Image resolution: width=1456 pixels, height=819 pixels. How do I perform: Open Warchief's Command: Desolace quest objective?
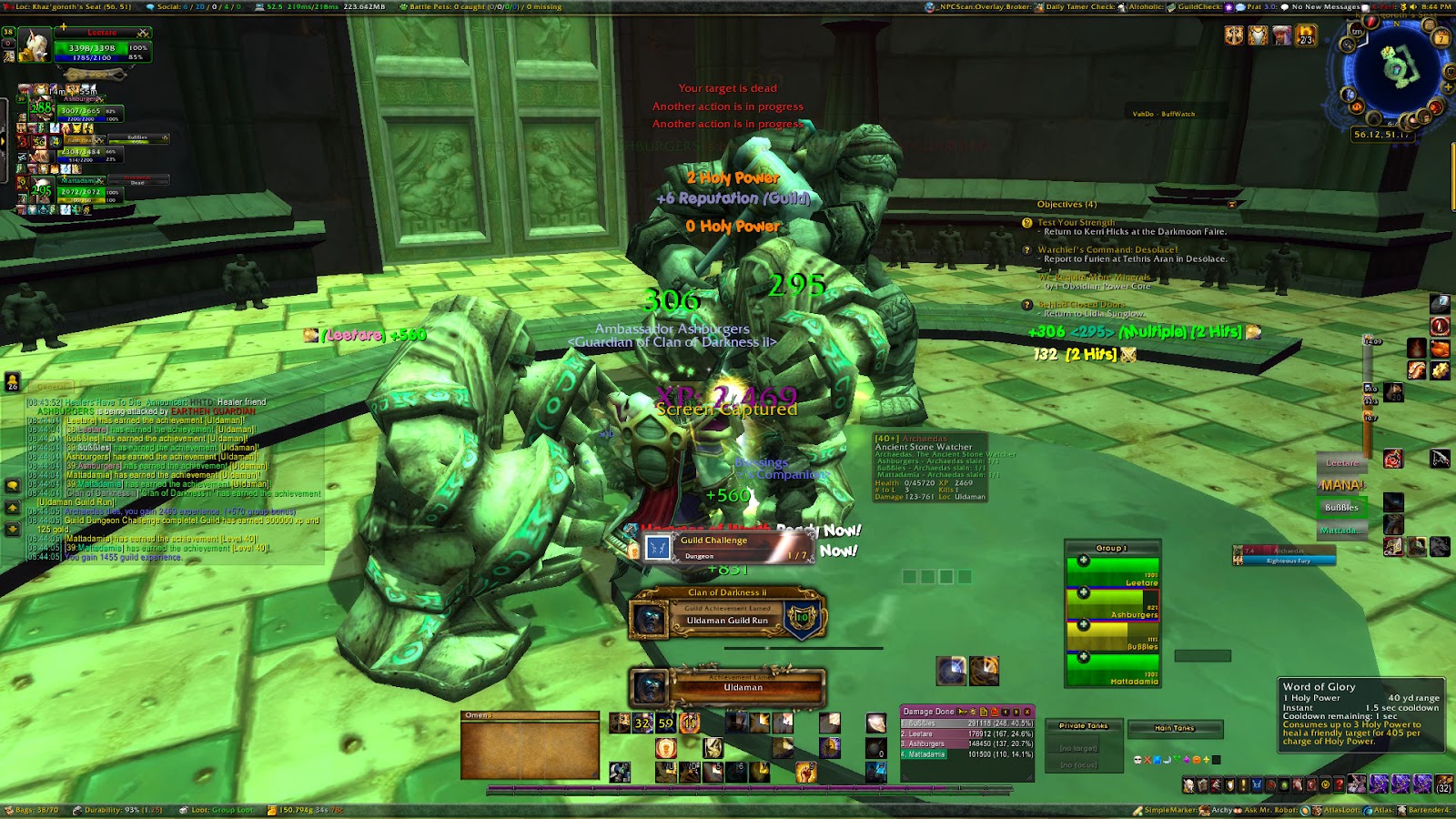[x=1107, y=249]
